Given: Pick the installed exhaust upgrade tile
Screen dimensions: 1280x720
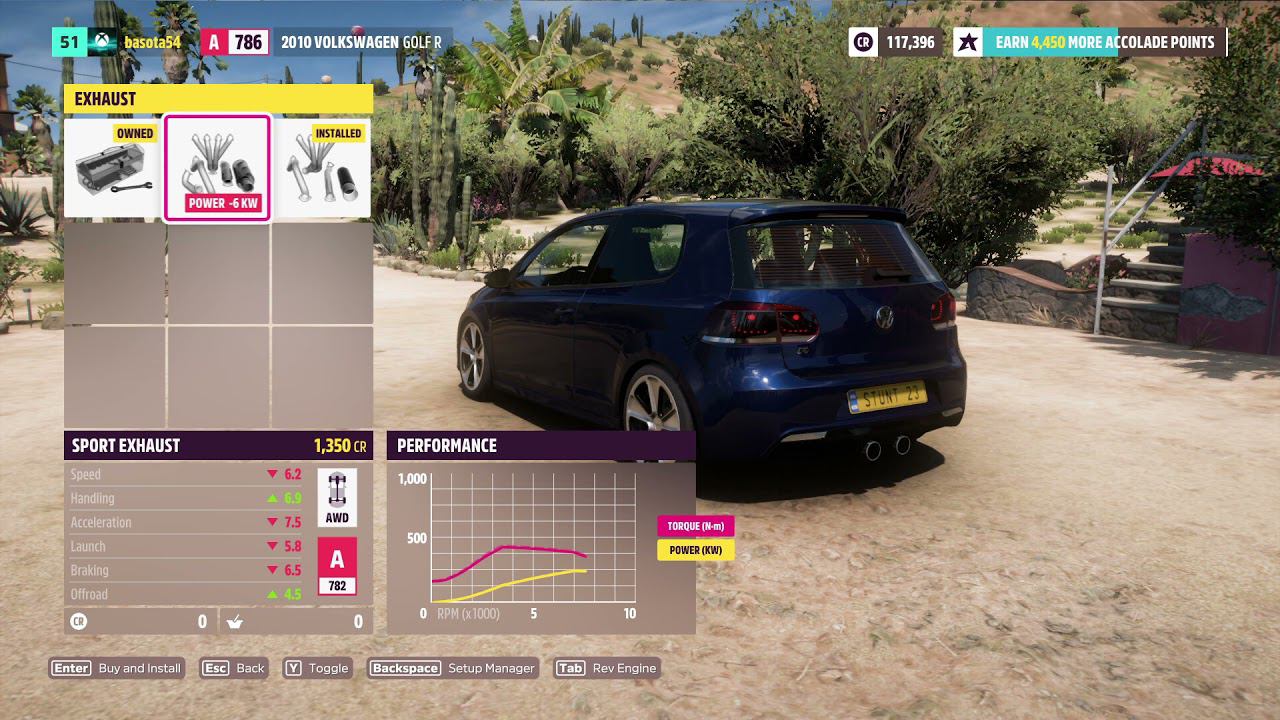Looking at the screenshot, I should tap(321, 168).
